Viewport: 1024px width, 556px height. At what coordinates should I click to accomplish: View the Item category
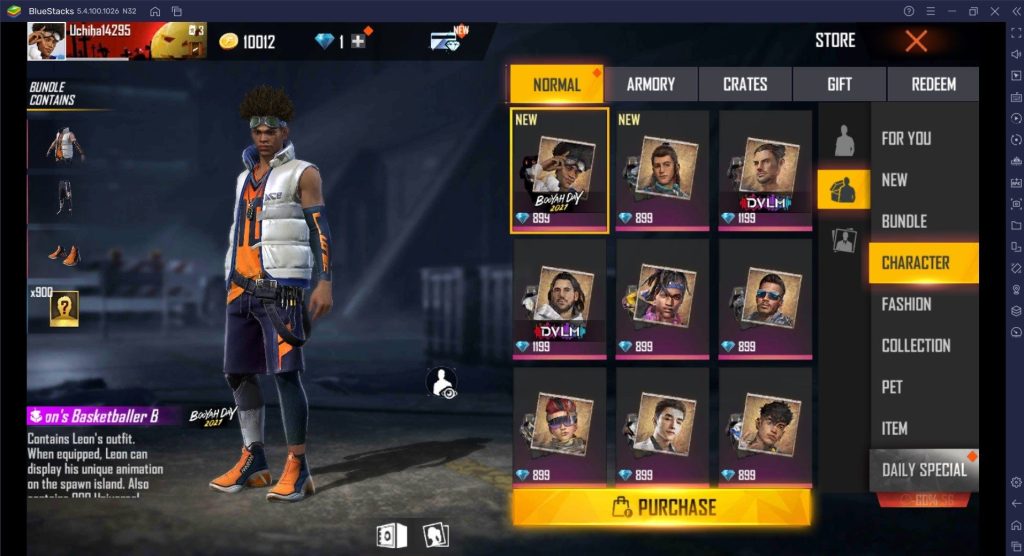click(894, 428)
